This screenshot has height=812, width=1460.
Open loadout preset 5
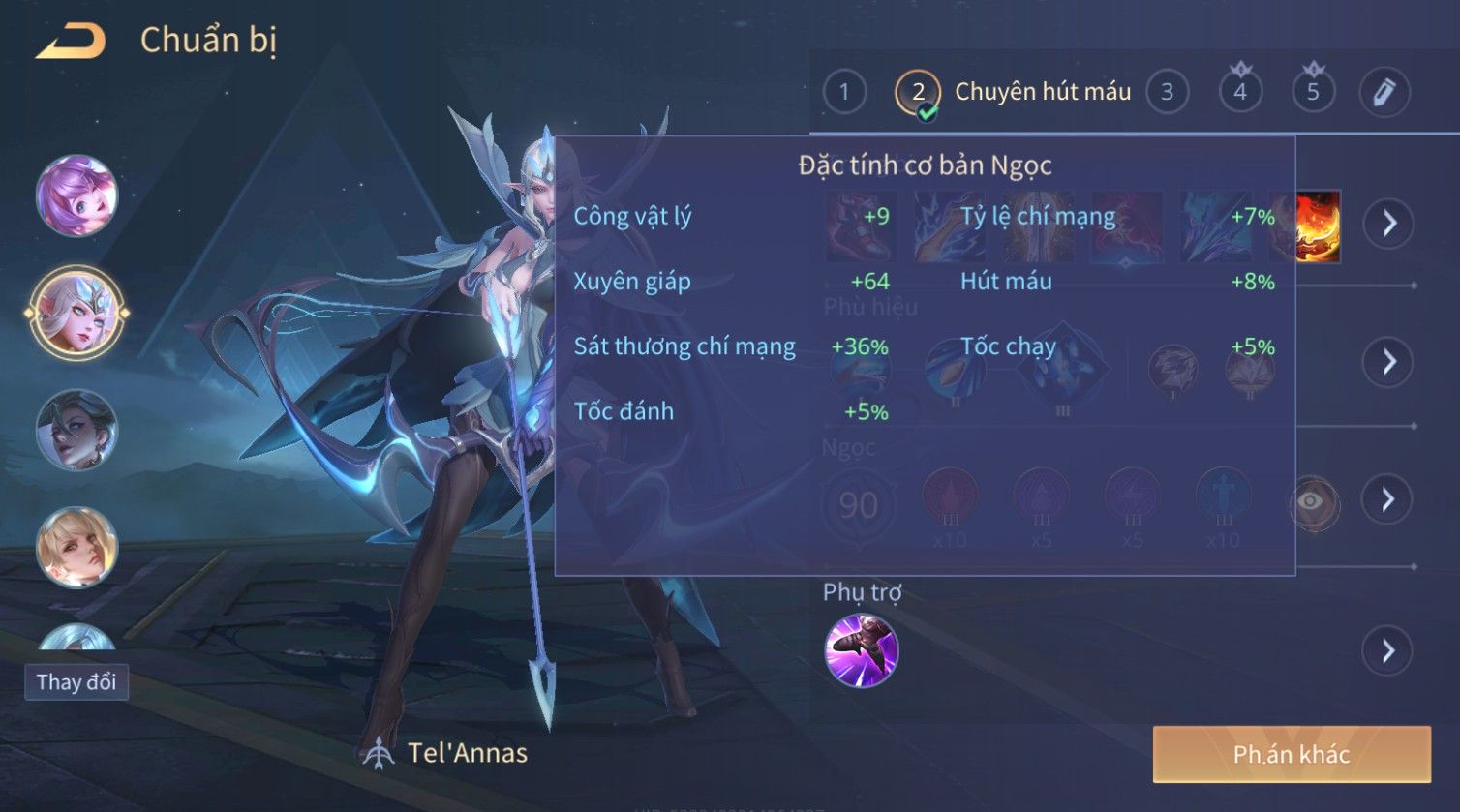(1313, 93)
